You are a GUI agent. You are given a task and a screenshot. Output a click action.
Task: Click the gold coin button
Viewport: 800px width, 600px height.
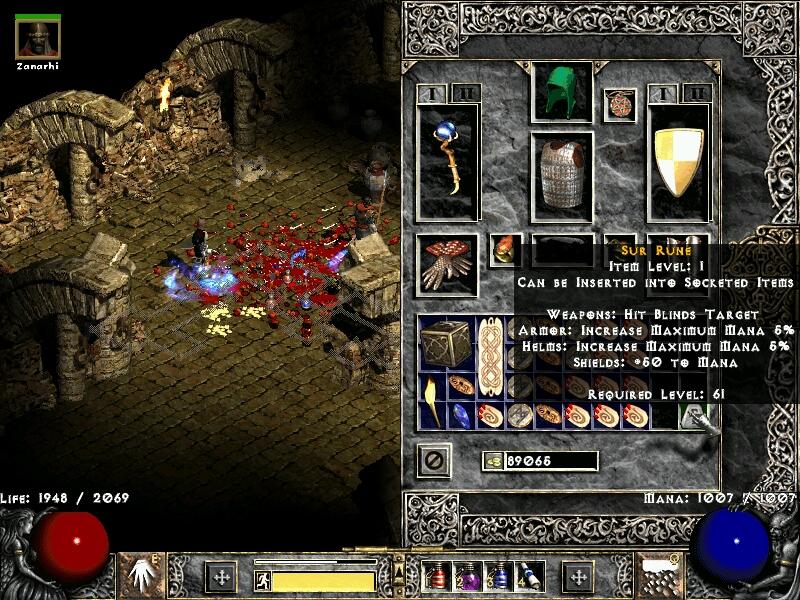click(492, 461)
